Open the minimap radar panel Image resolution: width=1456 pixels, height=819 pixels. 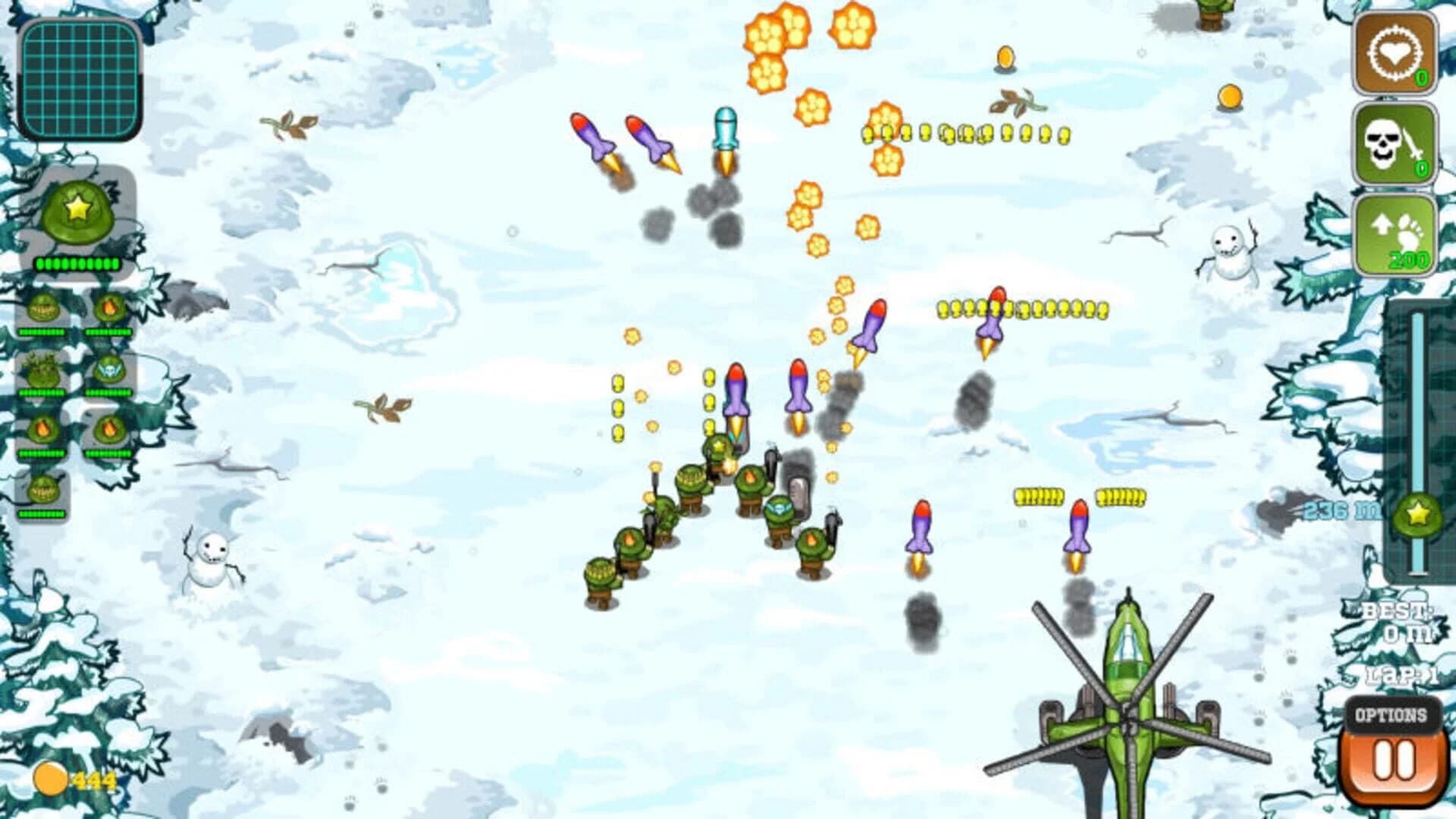(x=80, y=76)
